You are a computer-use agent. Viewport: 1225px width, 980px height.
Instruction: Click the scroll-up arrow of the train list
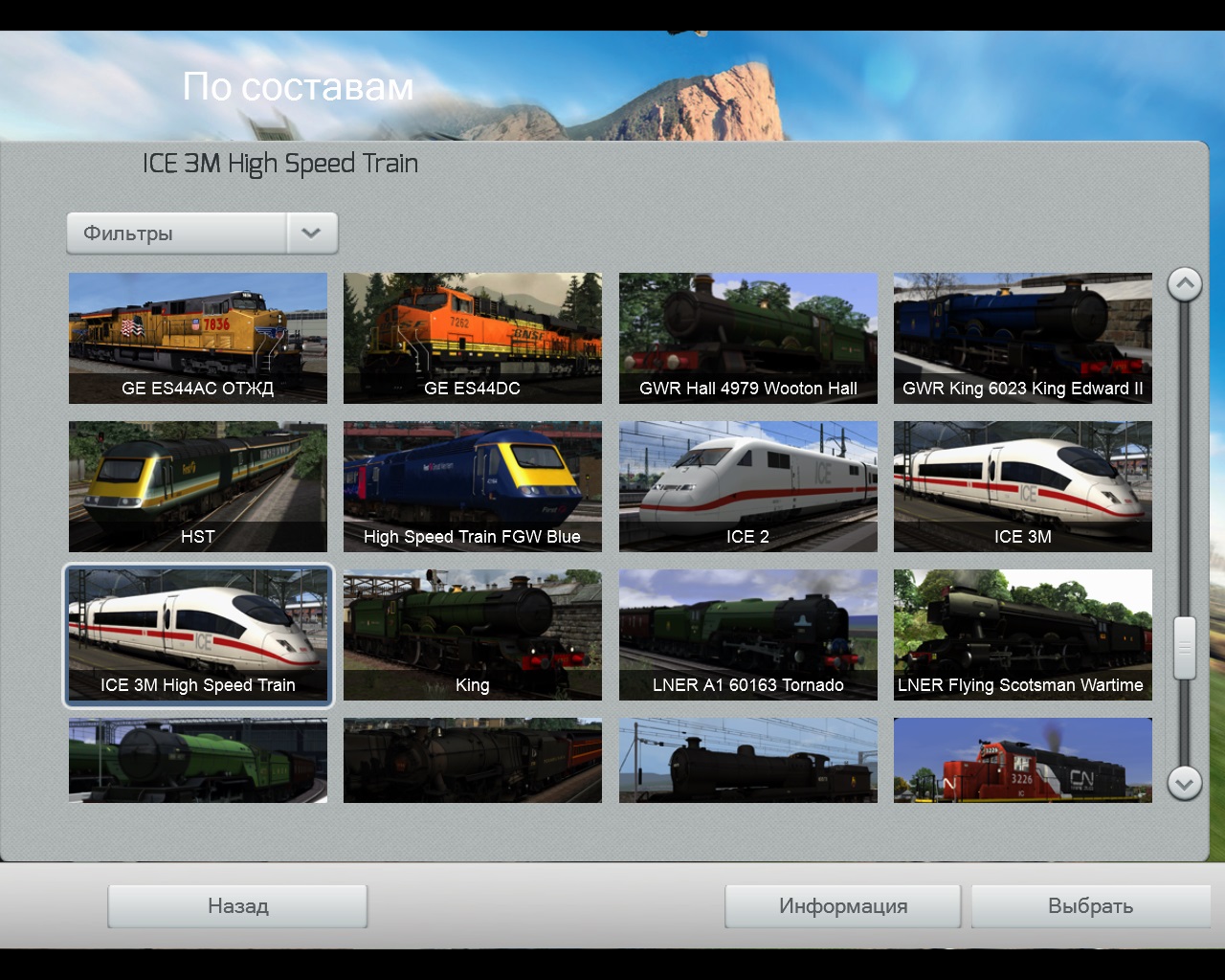tap(1184, 284)
